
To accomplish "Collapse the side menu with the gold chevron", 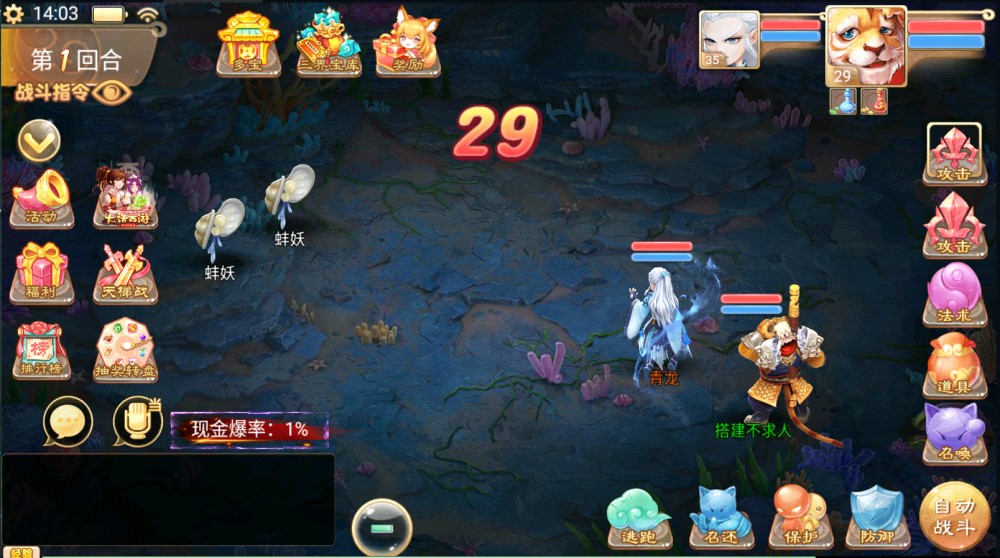I will [x=39, y=140].
